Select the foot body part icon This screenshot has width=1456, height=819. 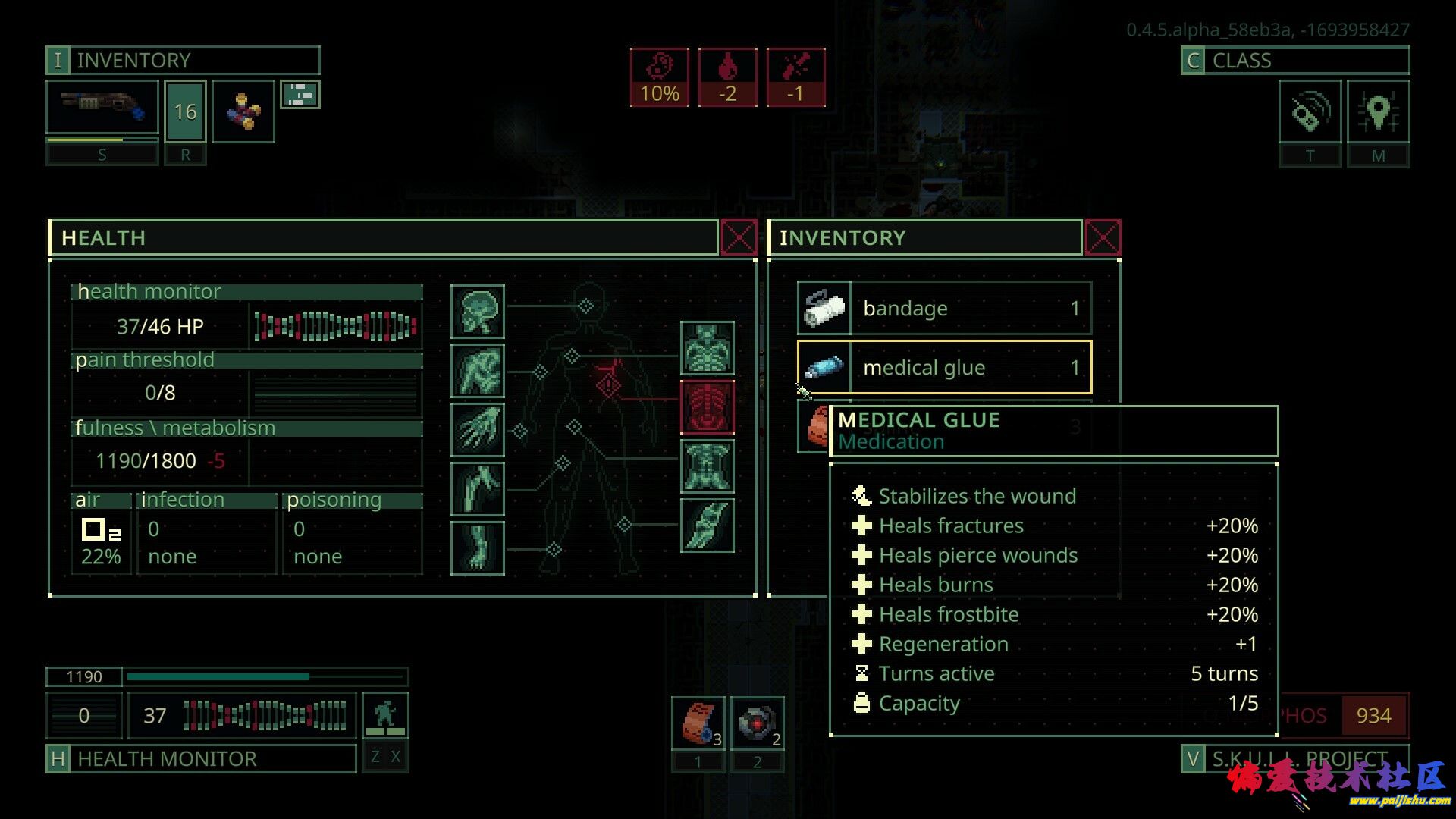(478, 548)
